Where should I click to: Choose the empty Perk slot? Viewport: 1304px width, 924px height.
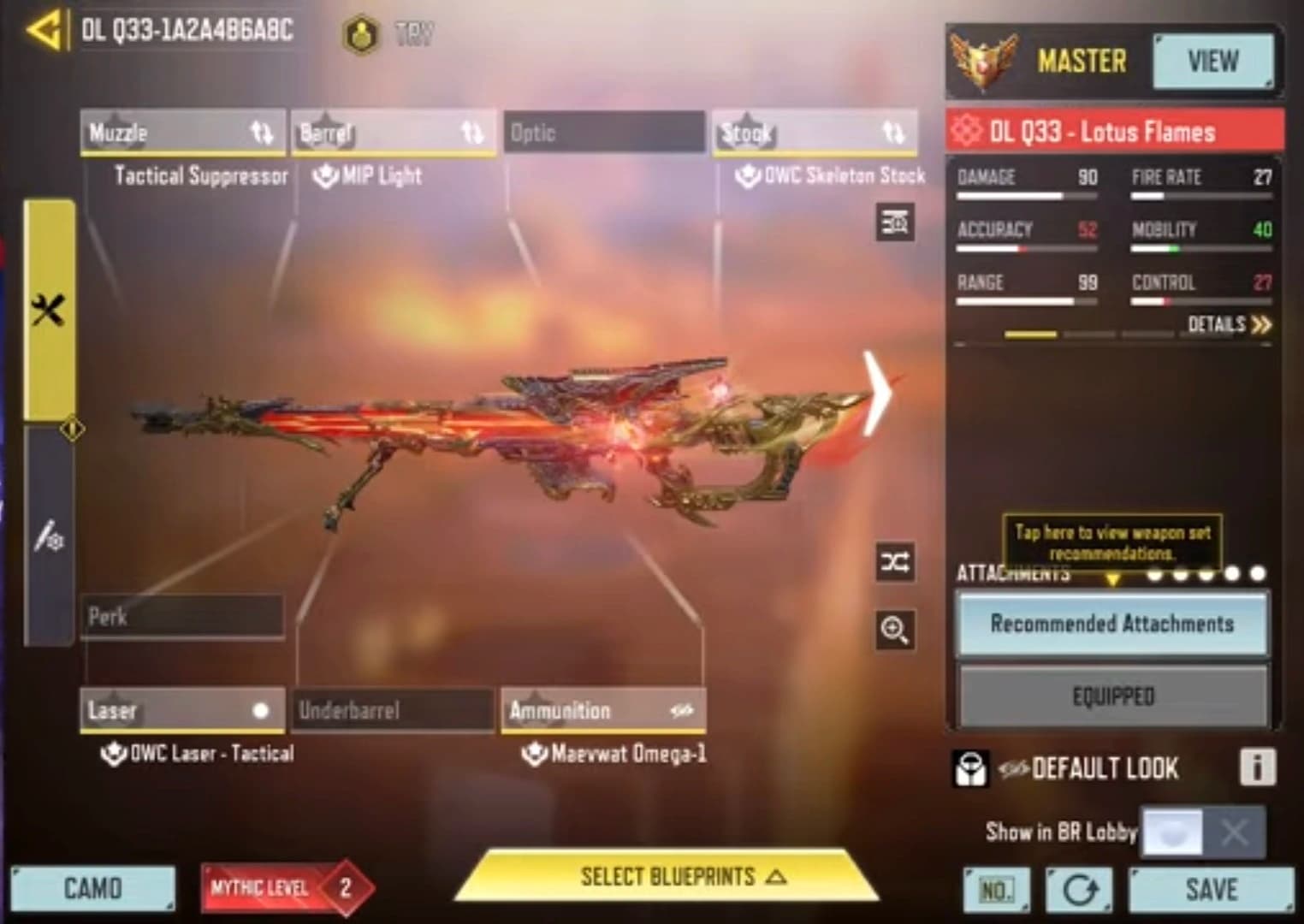tap(181, 616)
